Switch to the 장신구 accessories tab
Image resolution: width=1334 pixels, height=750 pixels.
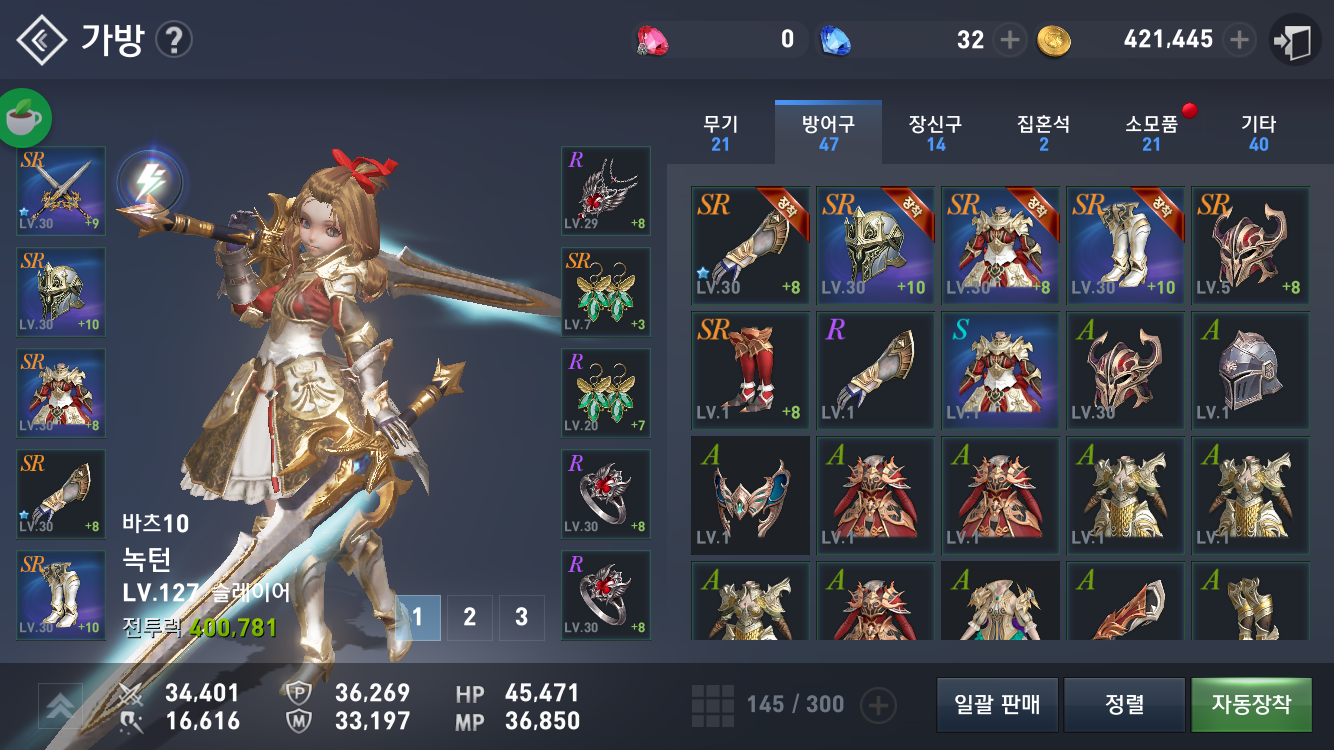[935, 132]
